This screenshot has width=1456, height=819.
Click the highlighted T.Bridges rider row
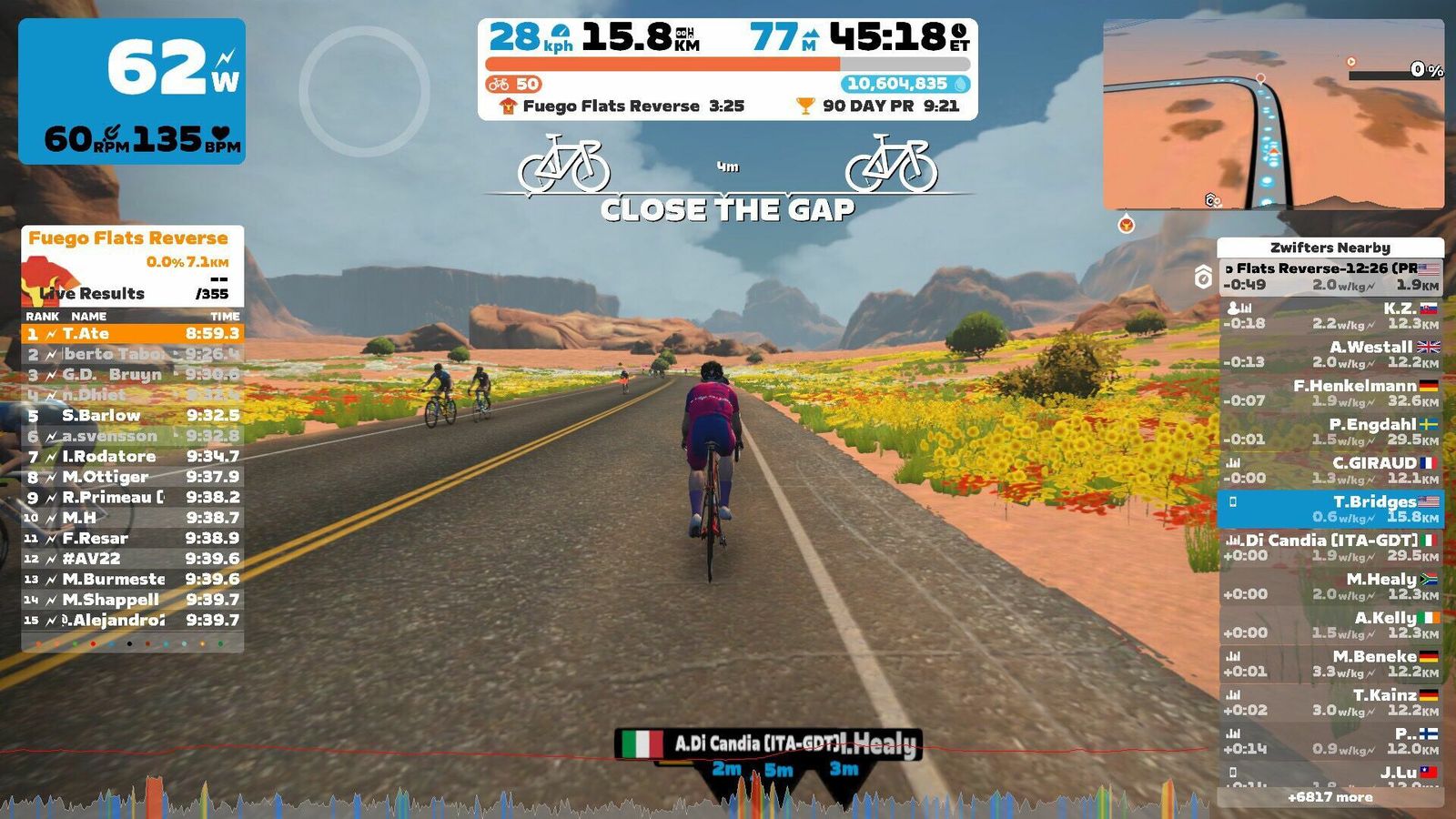[x=1330, y=509]
